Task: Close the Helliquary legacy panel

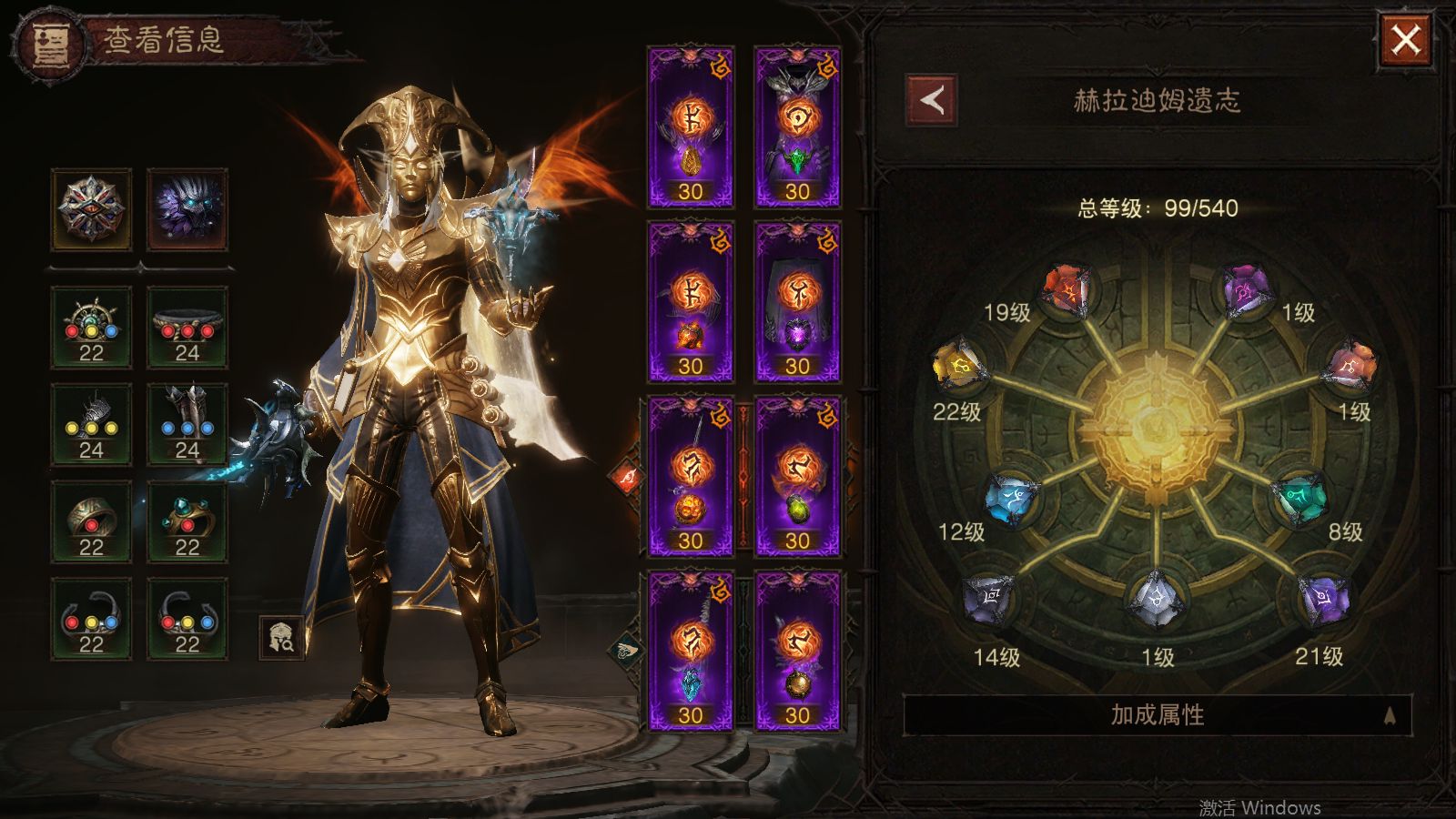Action: click(1406, 40)
